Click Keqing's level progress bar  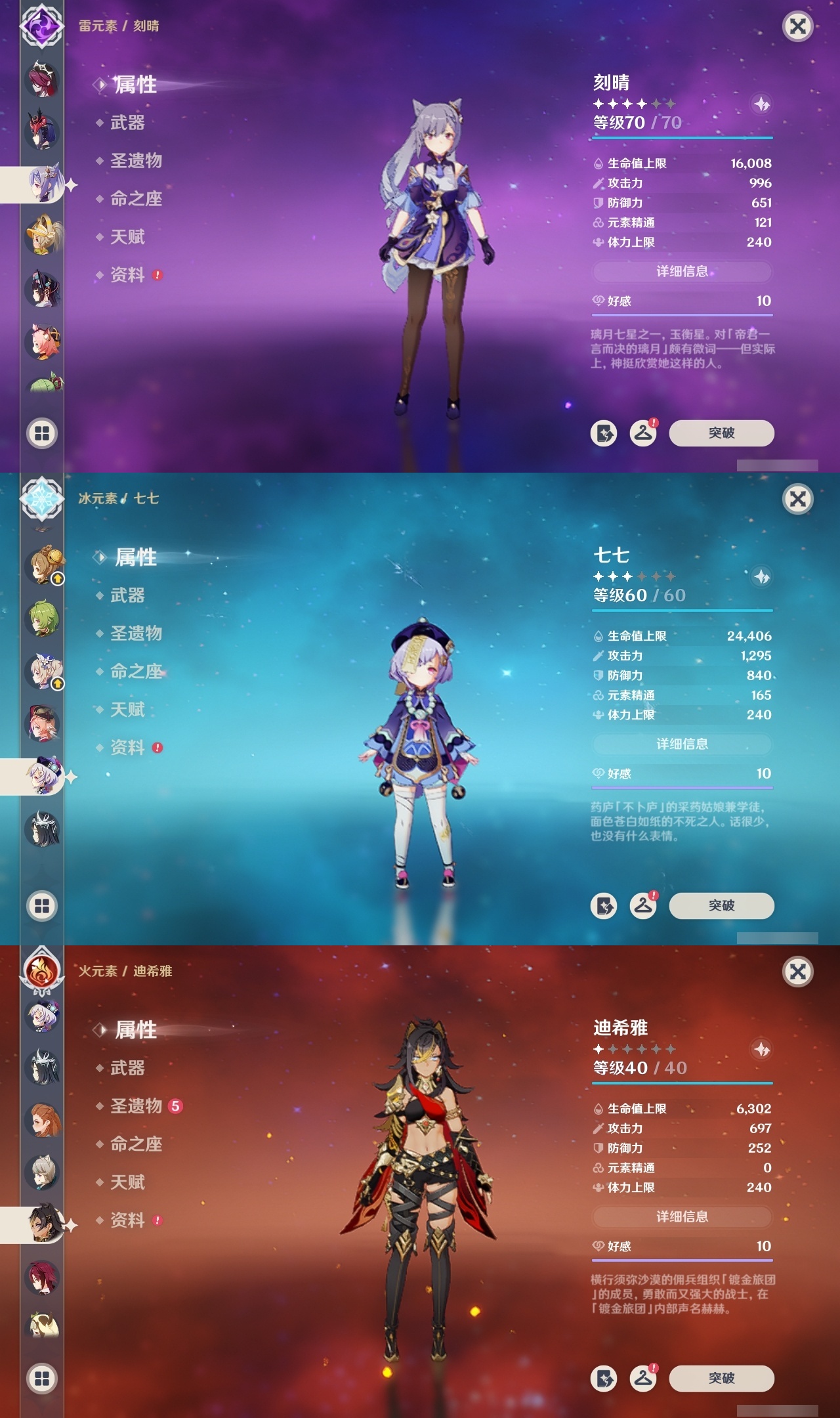coord(682,139)
